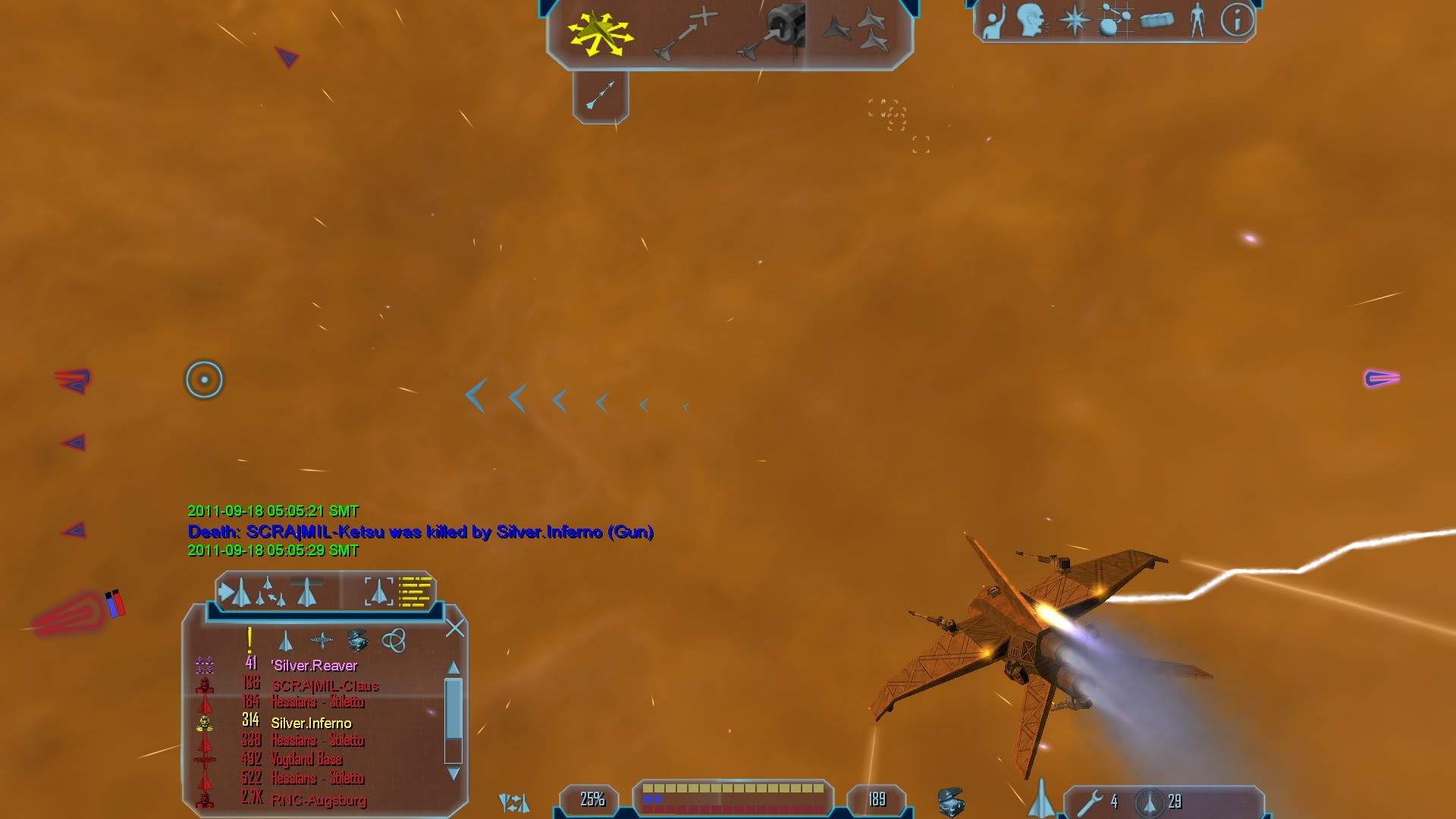Select the Go To maneuver icon
The width and height of the screenshot is (1456, 819).
click(x=686, y=33)
